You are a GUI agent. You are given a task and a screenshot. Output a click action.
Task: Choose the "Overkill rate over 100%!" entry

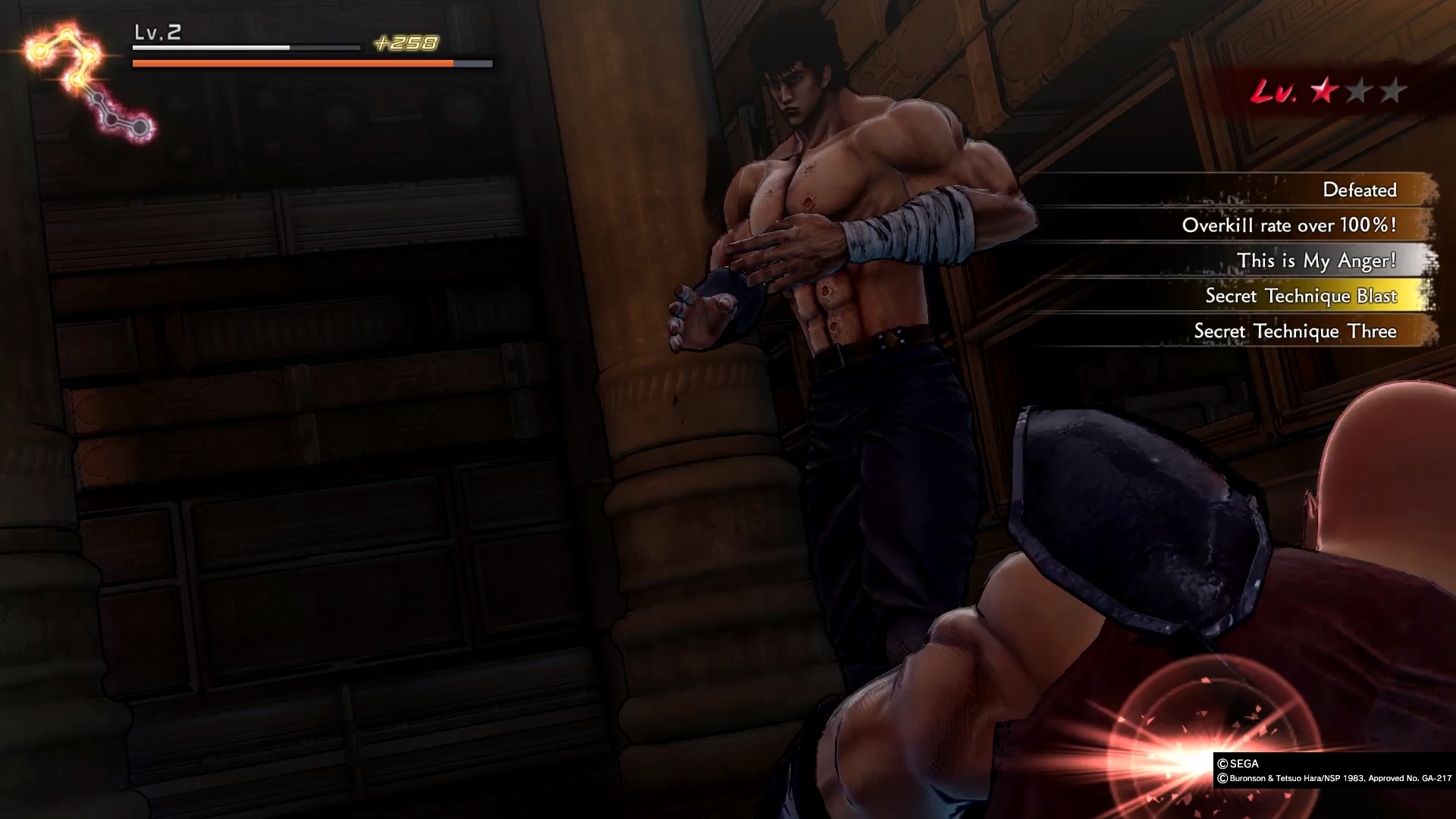[x=1288, y=225]
